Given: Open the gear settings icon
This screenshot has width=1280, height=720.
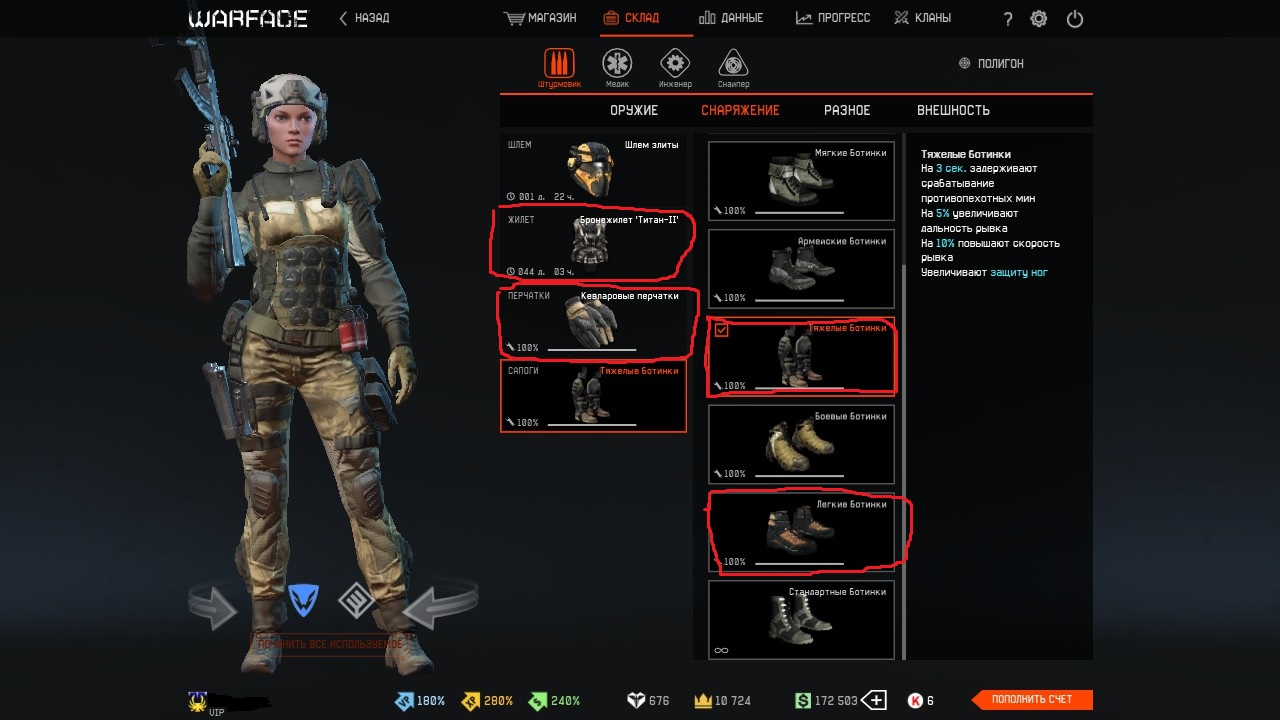Looking at the screenshot, I should (x=1039, y=19).
